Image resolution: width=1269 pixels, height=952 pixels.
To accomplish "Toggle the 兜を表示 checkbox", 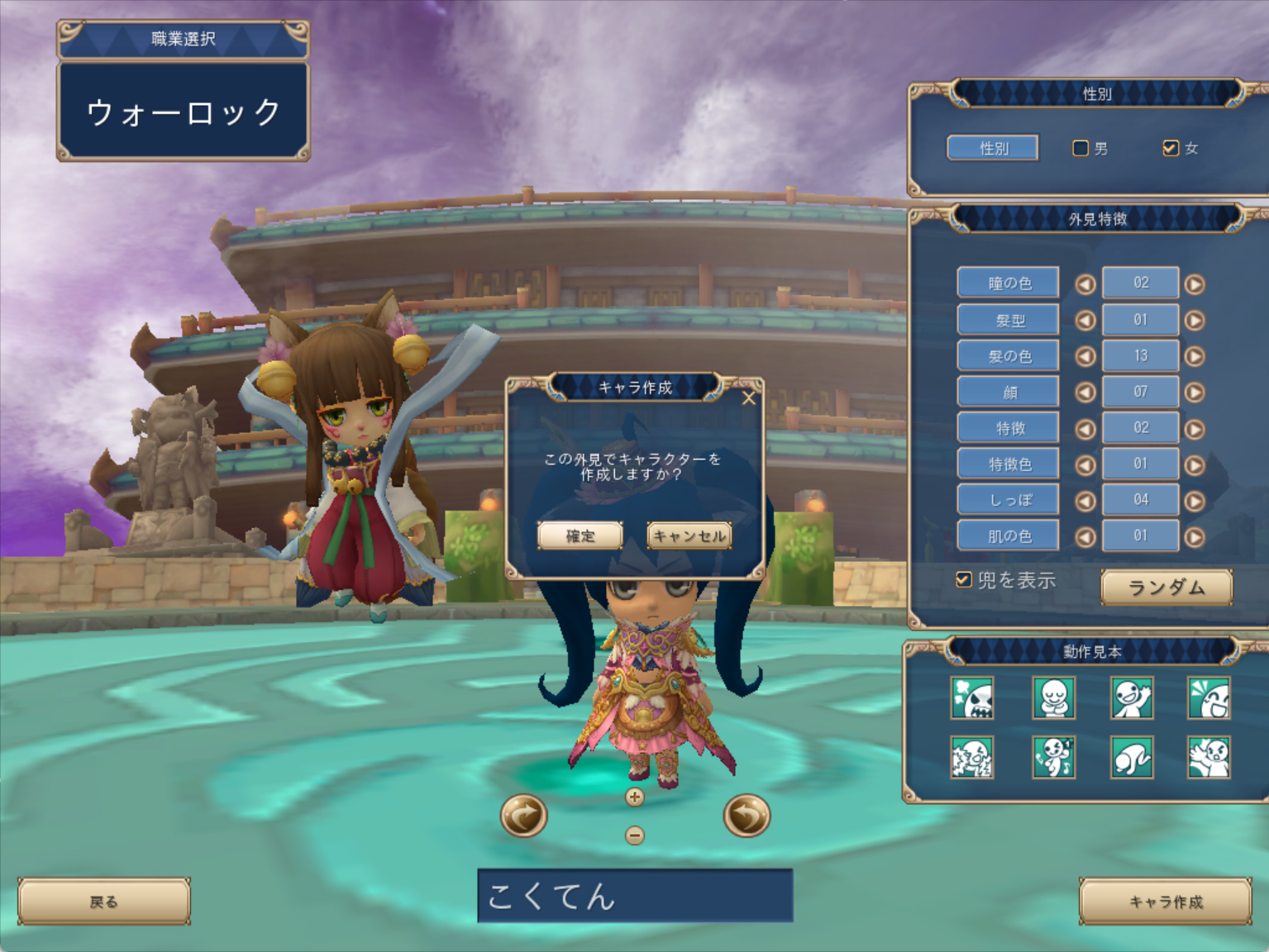I will tap(963, 579).
